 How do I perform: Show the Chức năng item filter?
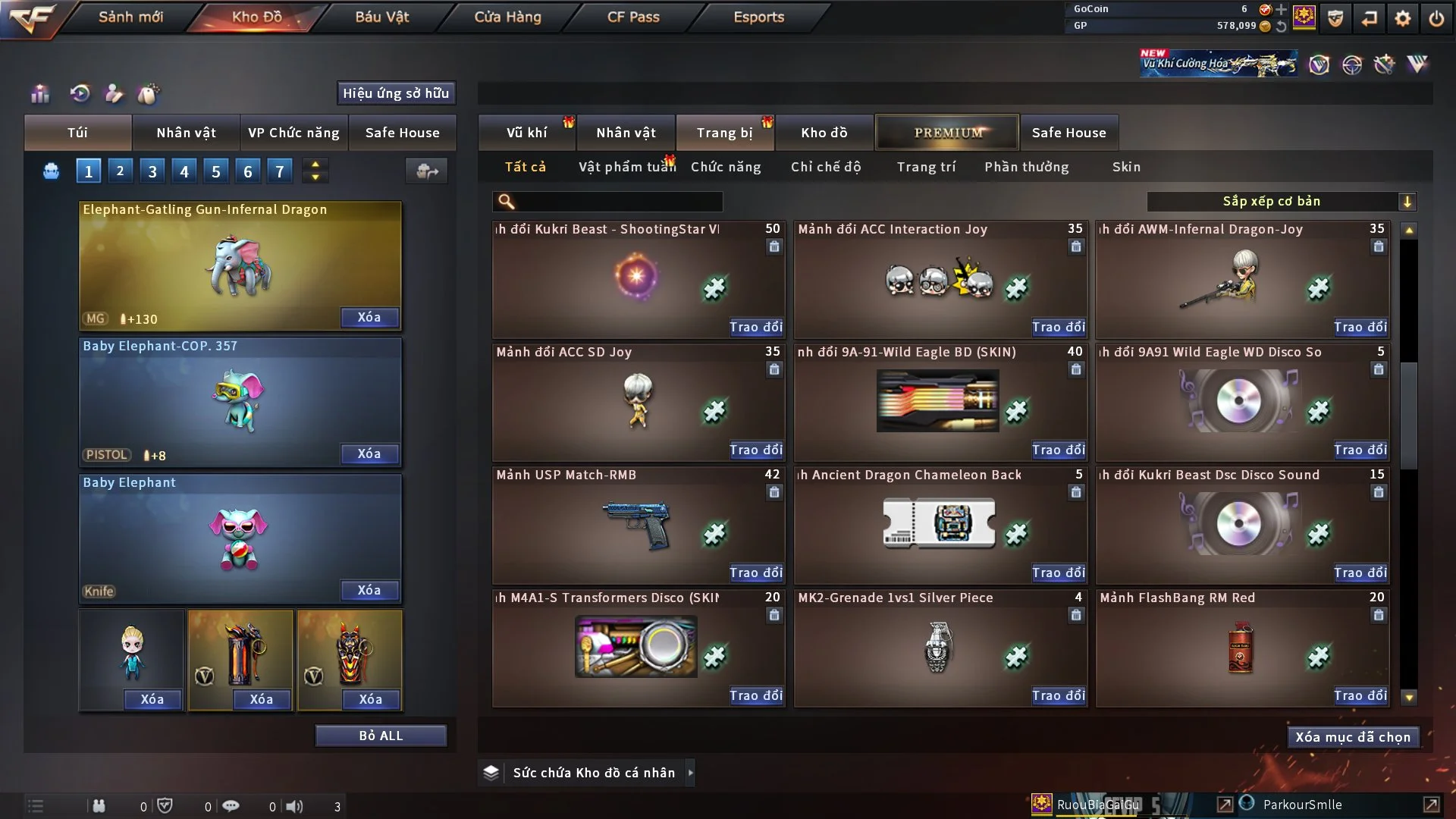(x=726, y=167)
